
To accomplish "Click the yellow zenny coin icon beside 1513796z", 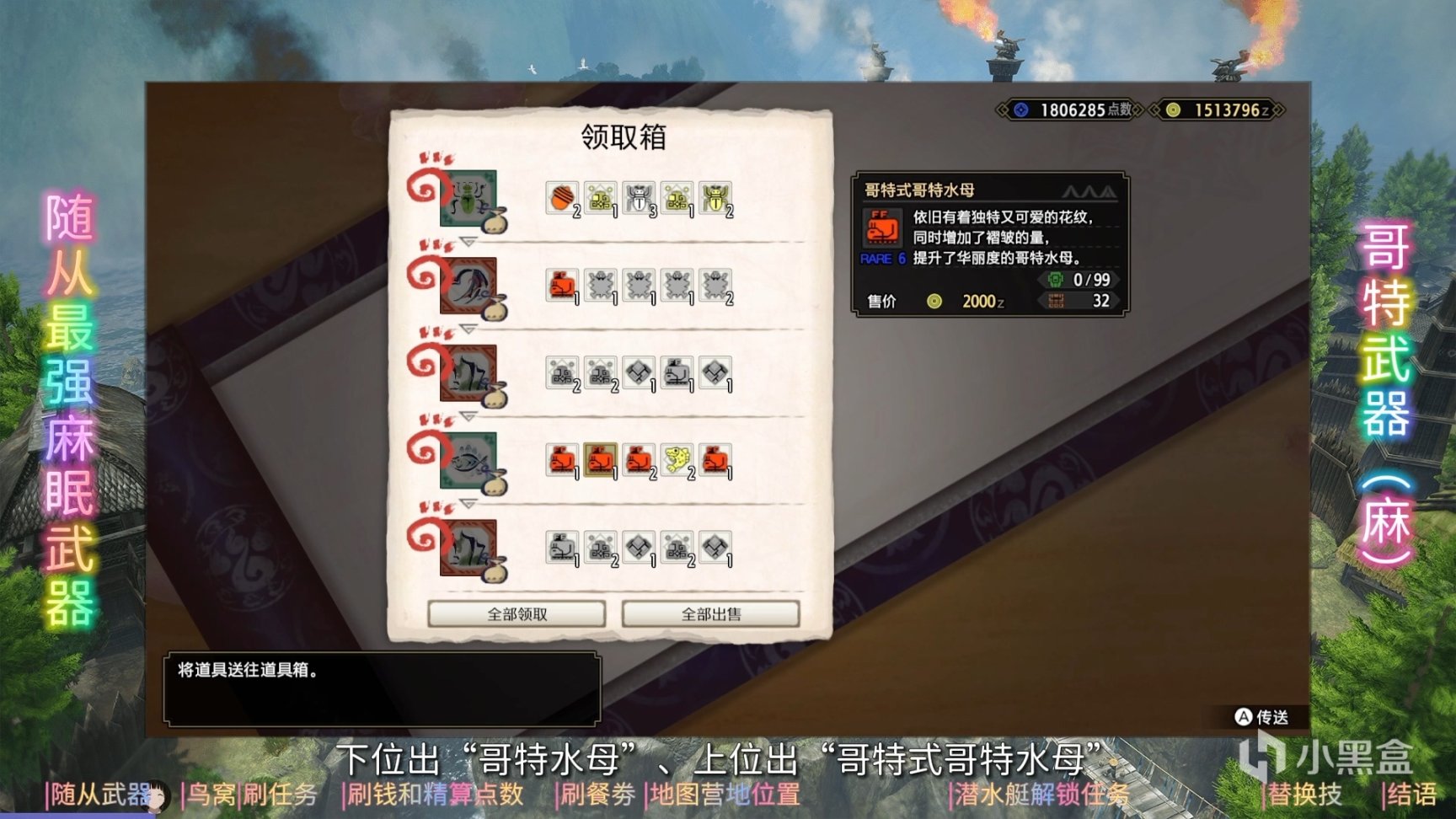I will pos(1172,110).
